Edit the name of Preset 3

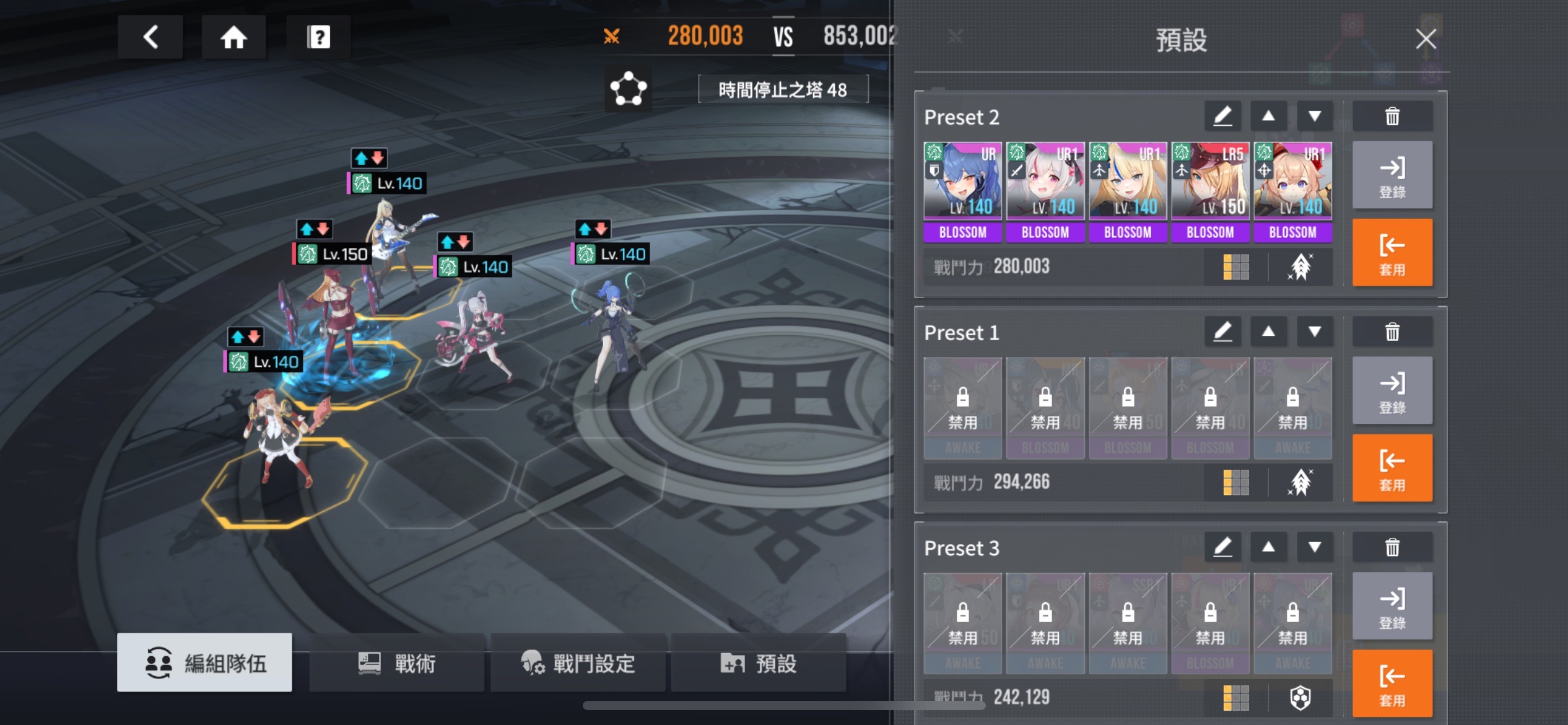(1222, 548)
